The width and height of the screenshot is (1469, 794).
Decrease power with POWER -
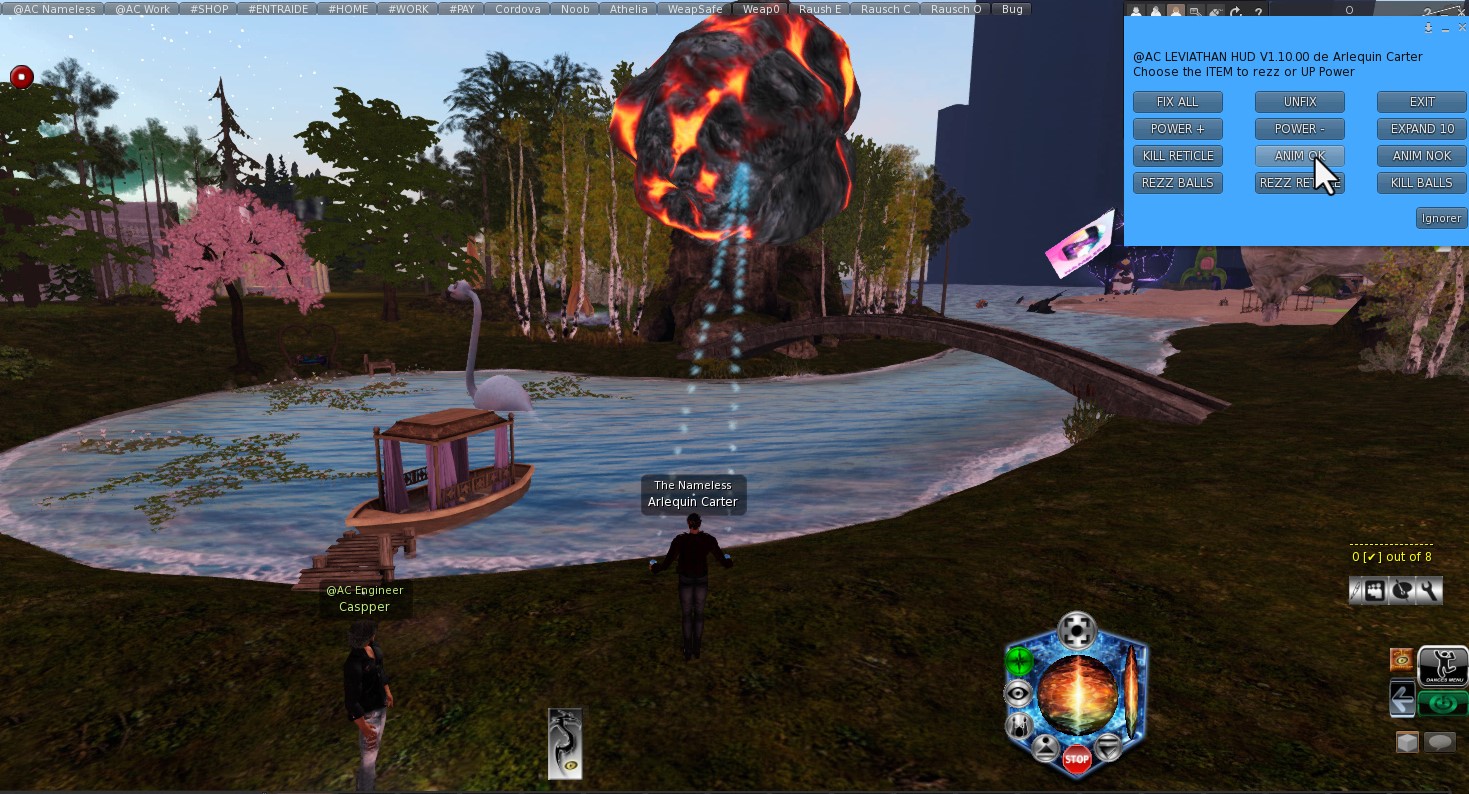click(x=1299, y=129)
